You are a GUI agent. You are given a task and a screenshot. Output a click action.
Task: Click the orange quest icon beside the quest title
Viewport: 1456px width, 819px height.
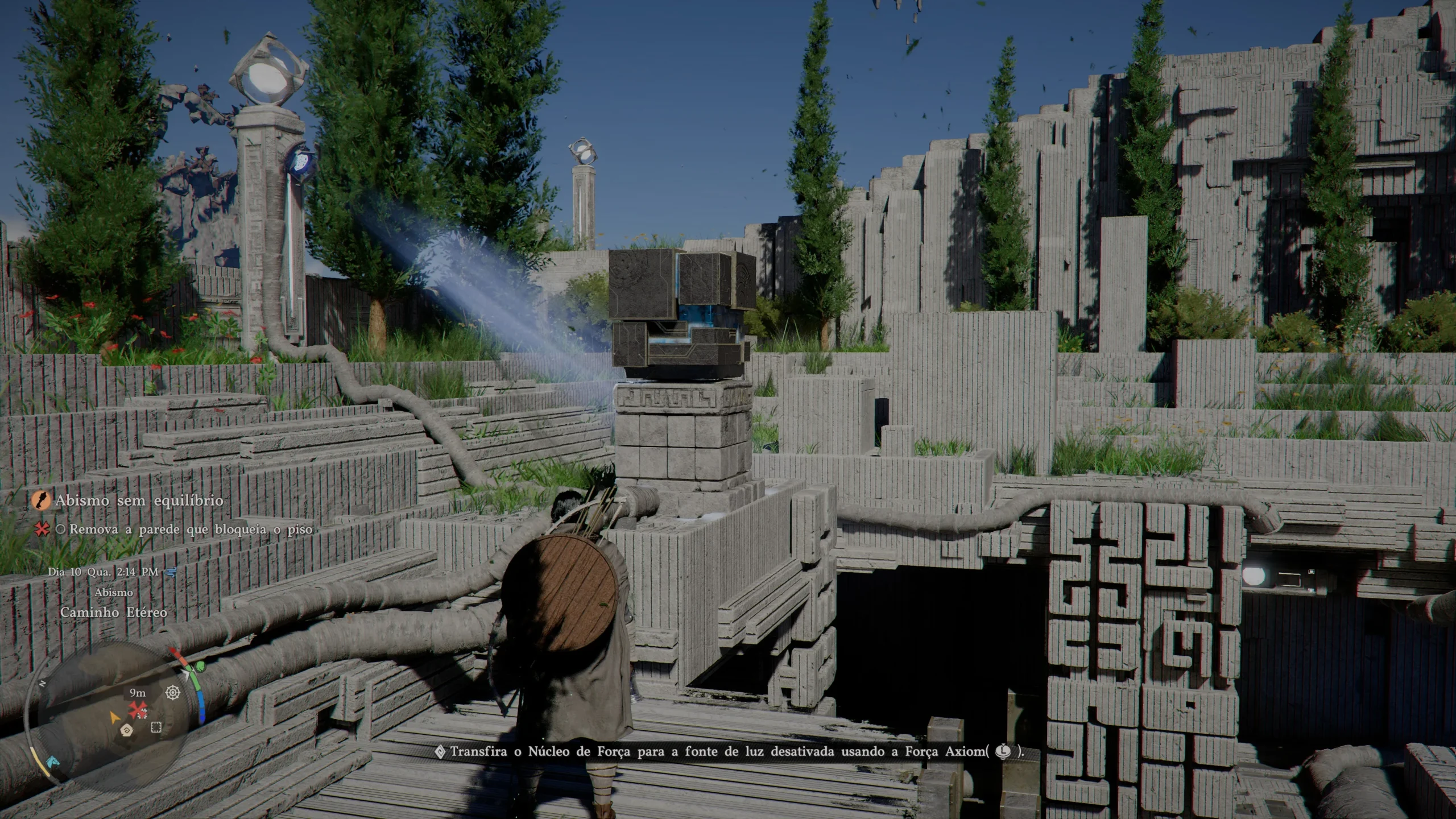(x=41, y=501)
